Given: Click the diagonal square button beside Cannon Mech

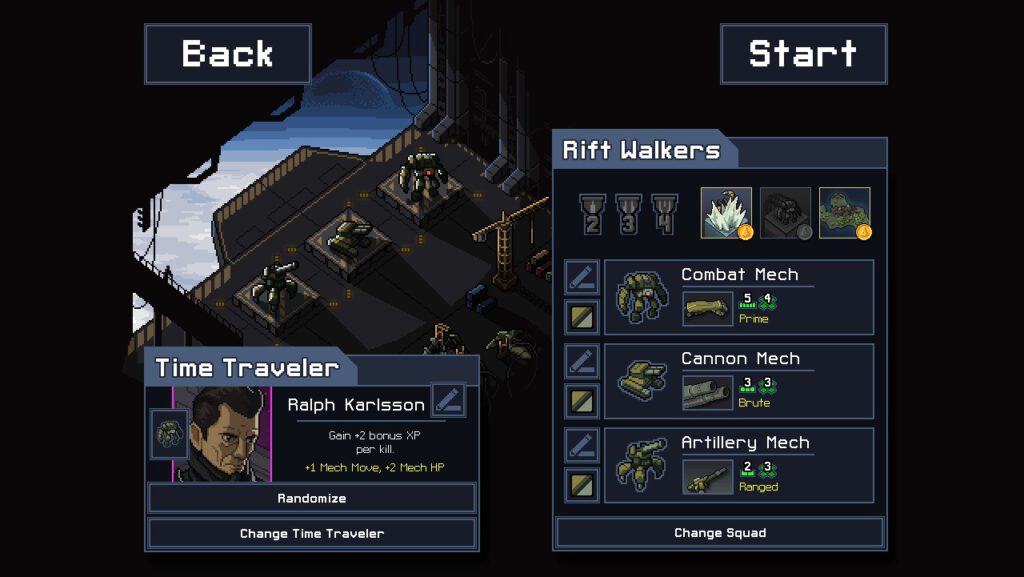Looking at the screenshot, I should (x=582, y=401).
